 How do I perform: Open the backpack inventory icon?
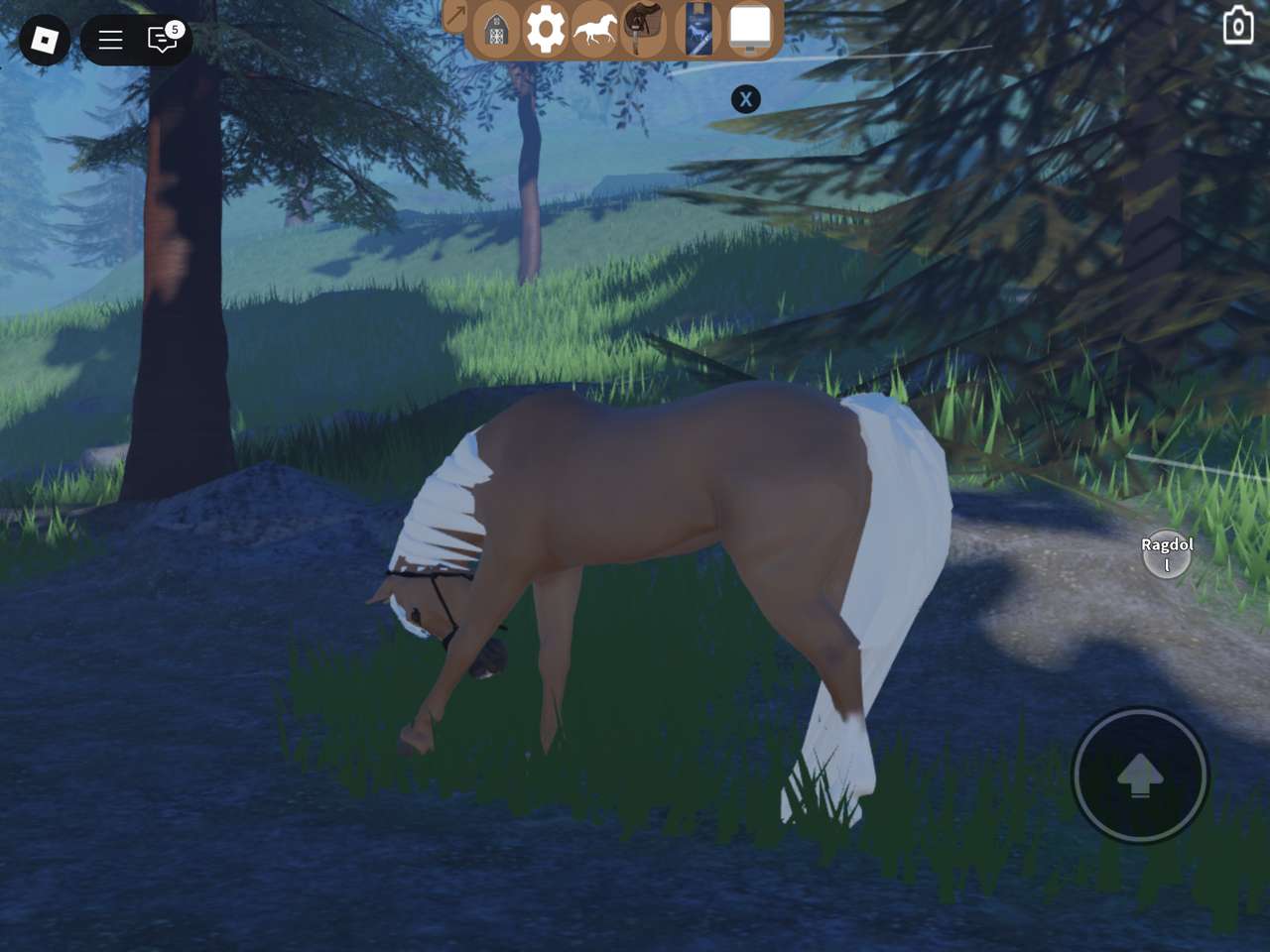coord(1237,27)
